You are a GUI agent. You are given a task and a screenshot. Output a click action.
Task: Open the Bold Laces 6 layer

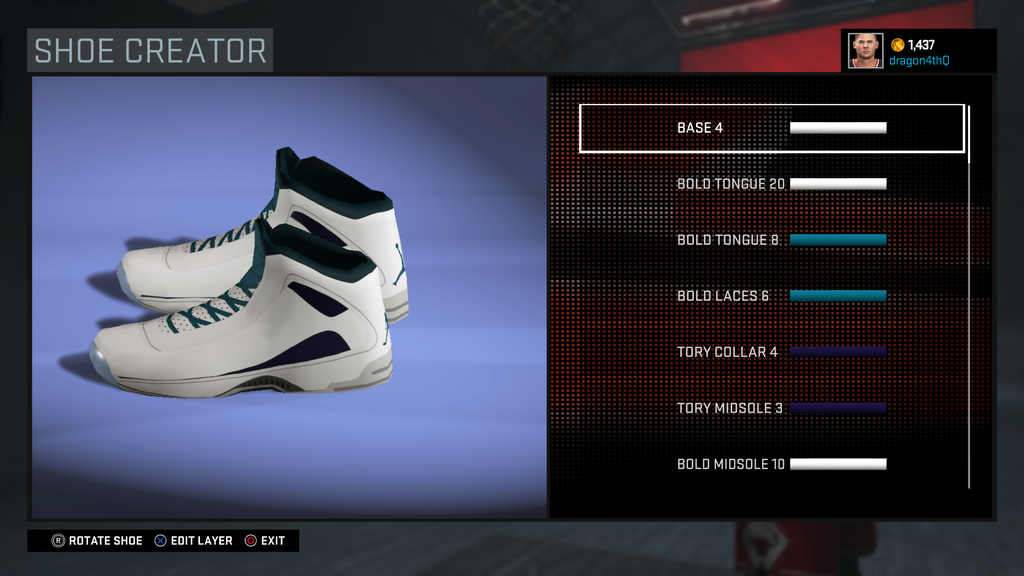771,296
